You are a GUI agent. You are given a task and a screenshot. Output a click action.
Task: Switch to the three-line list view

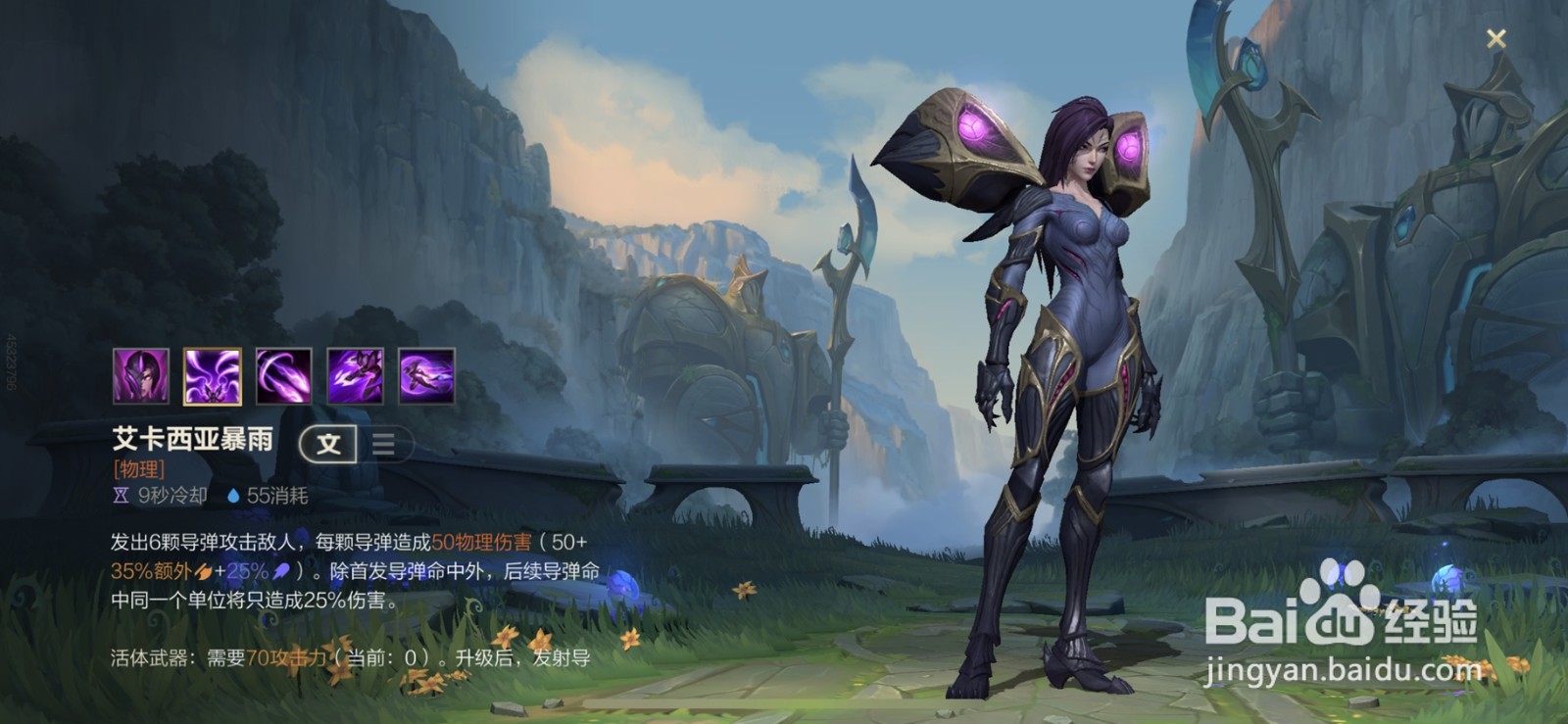(x=384, y=445)
